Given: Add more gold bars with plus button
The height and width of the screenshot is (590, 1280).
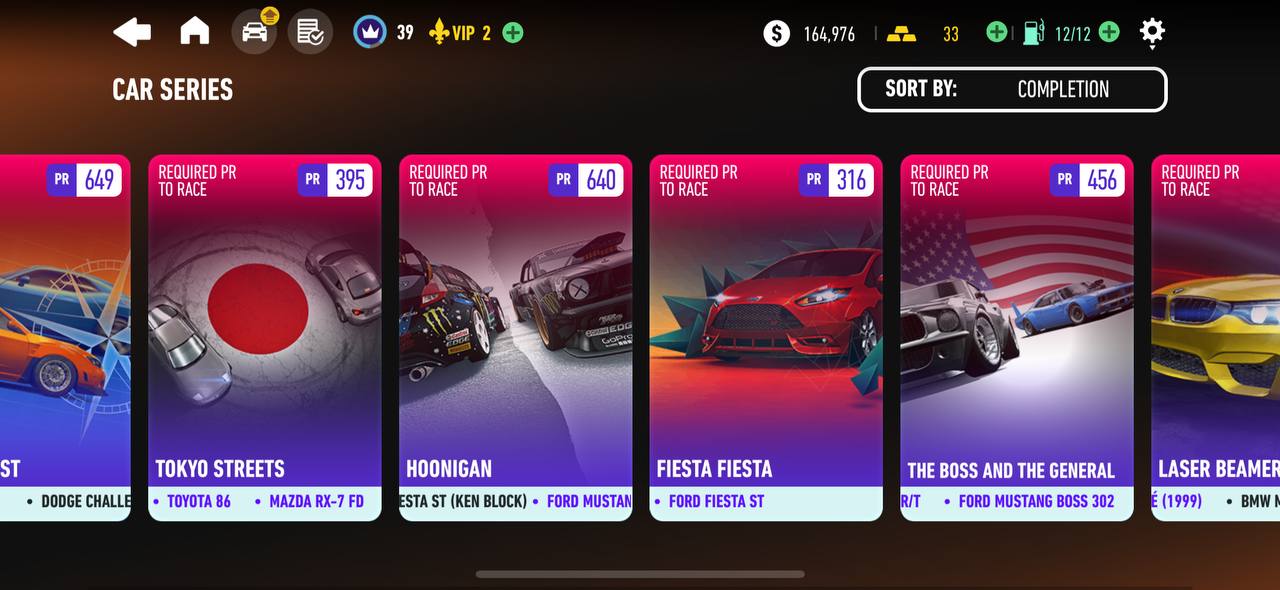Looking at the screenshot, I should click(x=996, y=33).
